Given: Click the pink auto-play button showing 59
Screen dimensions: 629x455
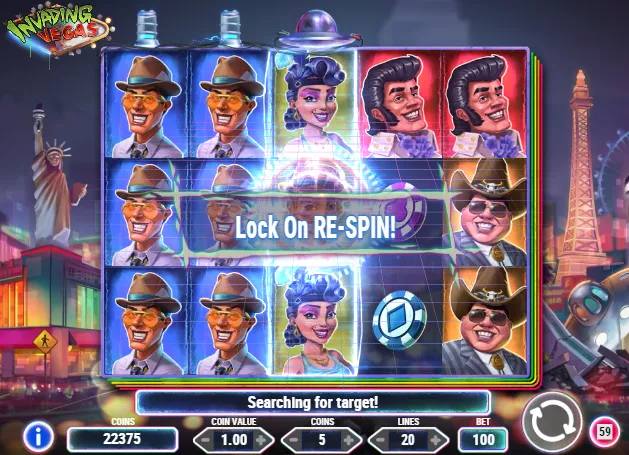Looking at the screenshot, I should 603,432.
